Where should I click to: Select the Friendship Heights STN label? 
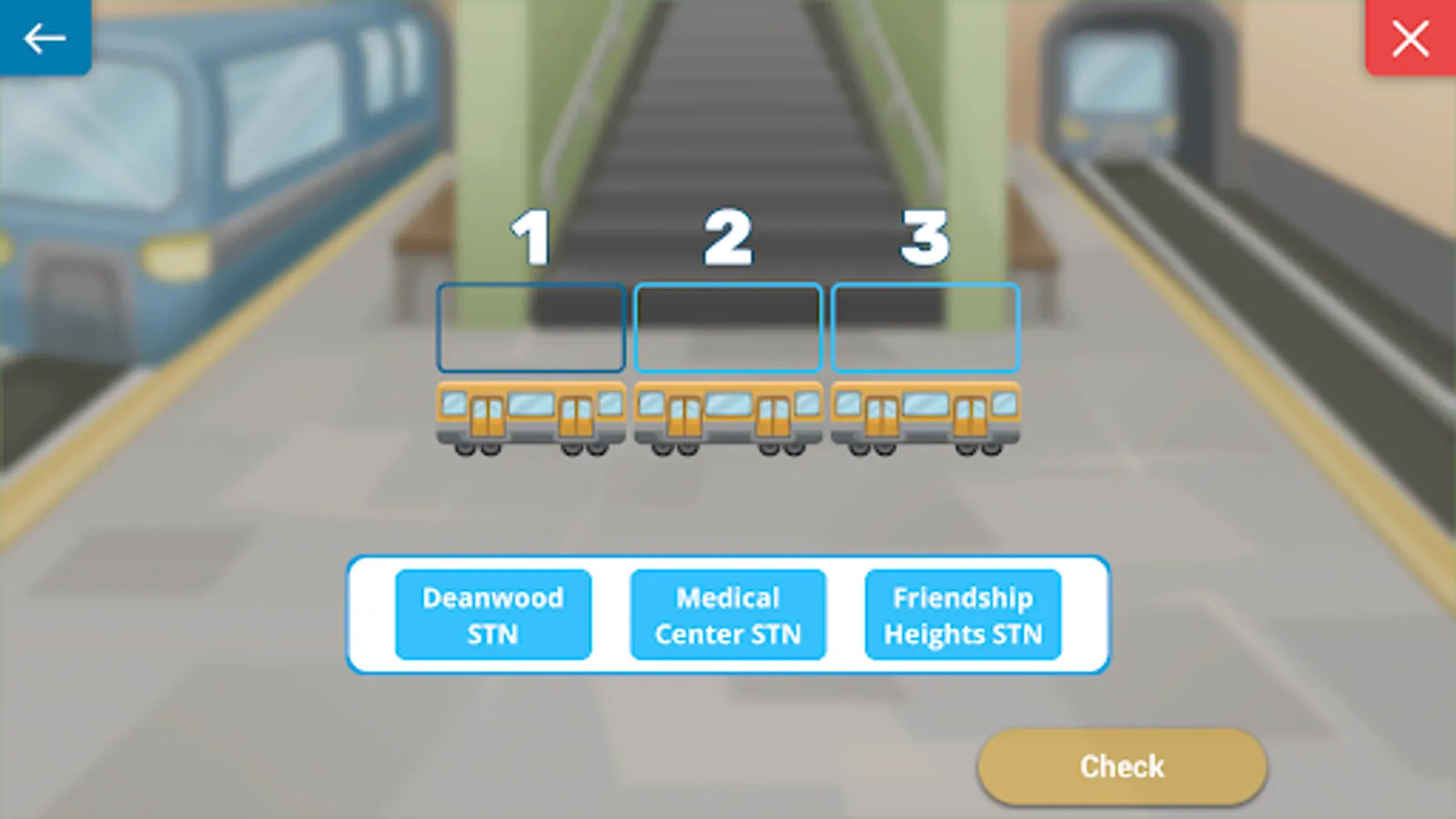963,614
